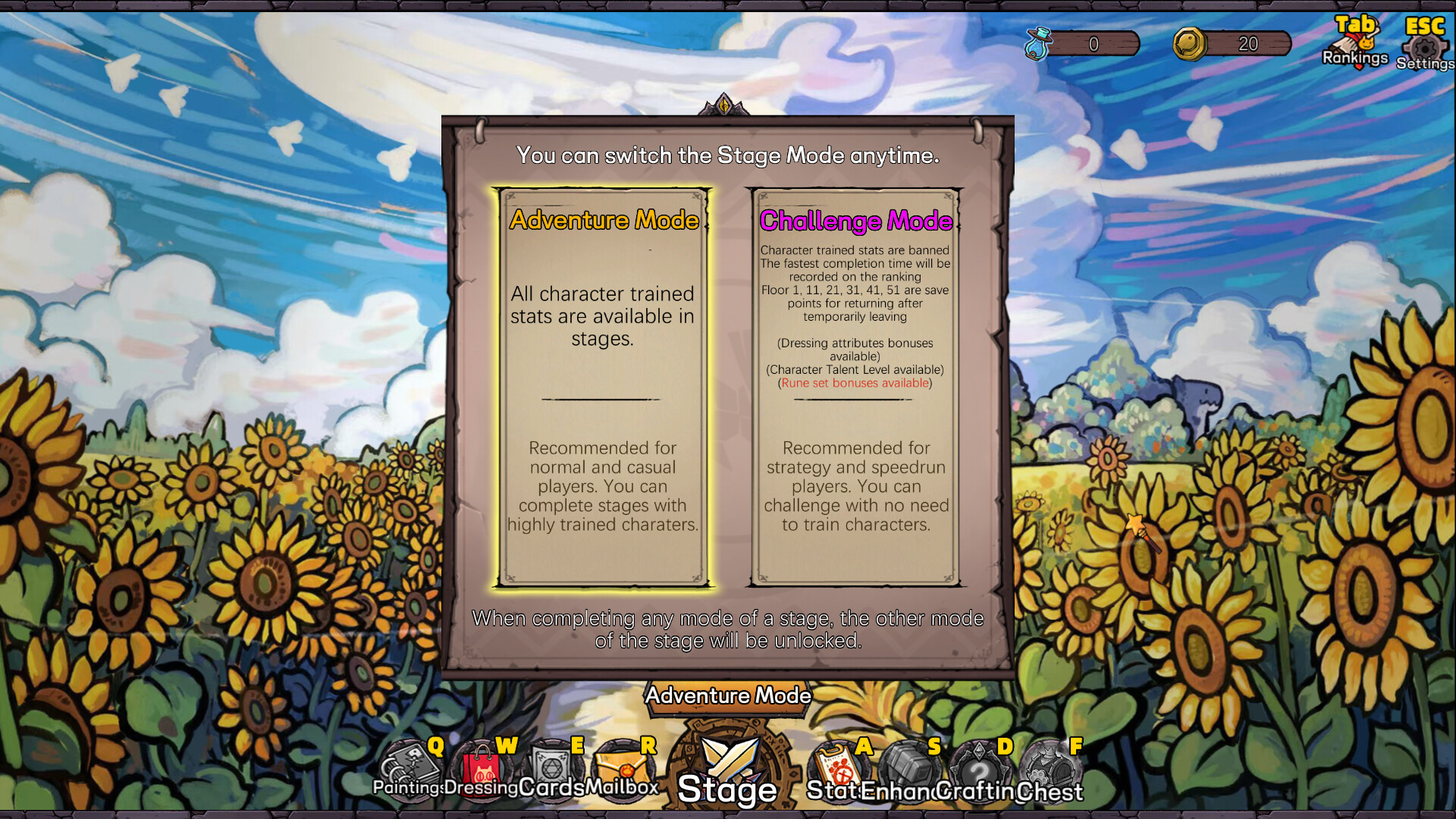1456x819 pixels.
Task: Click the Challenge Mode title text
Action: [x=857, y=221]
